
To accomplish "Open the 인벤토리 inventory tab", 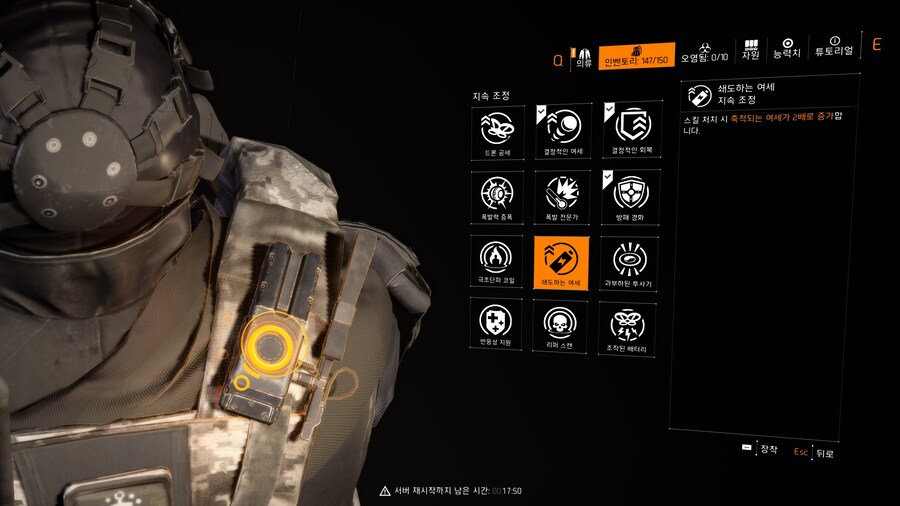I will [x=637, y=56].
